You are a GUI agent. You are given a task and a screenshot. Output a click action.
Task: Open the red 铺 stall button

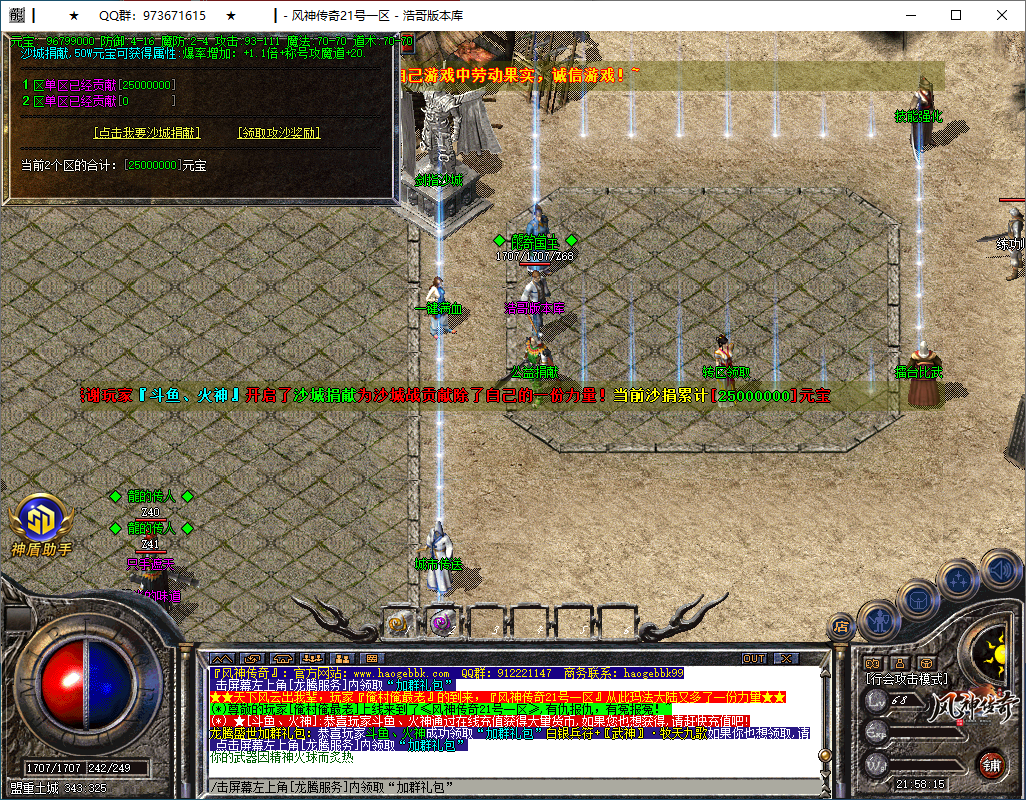click(990, 765)
